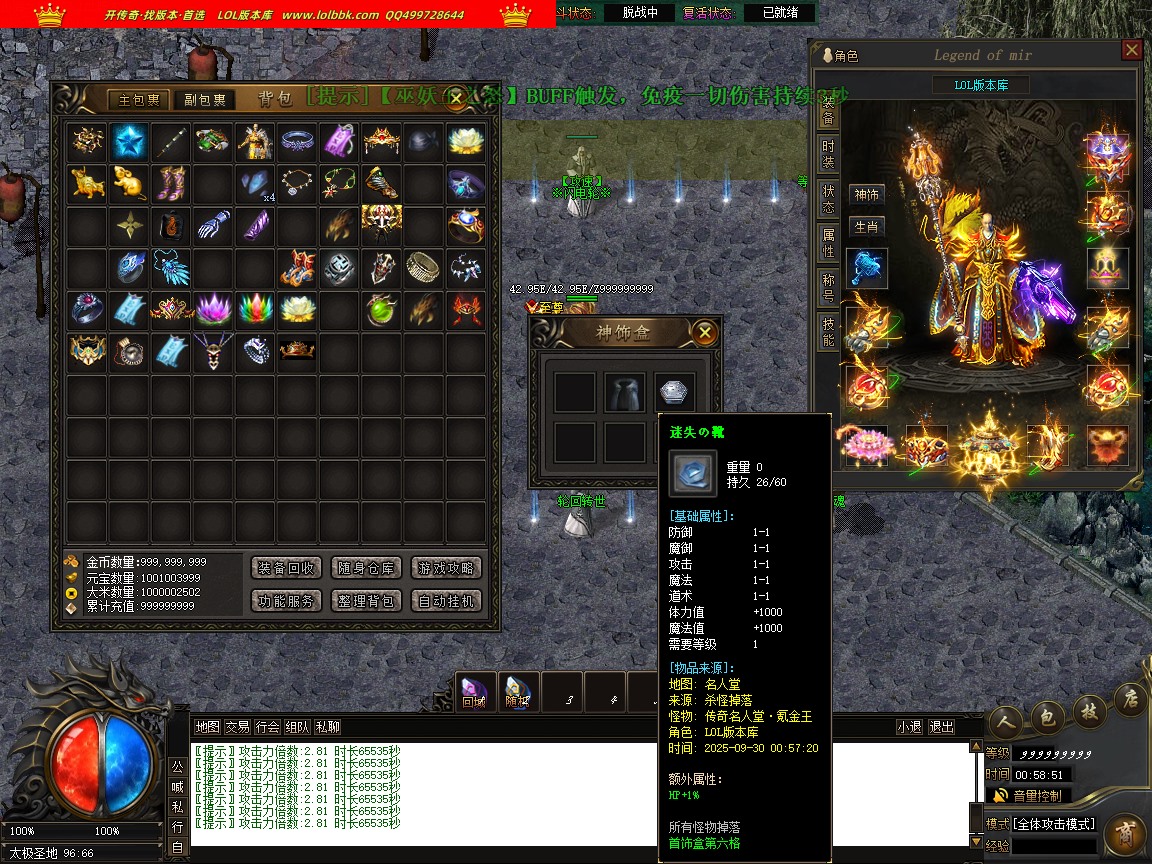This screenshot has height=864, width=1152.
Task: Switch to the 时装 costume tab
Action: point(828,154)
